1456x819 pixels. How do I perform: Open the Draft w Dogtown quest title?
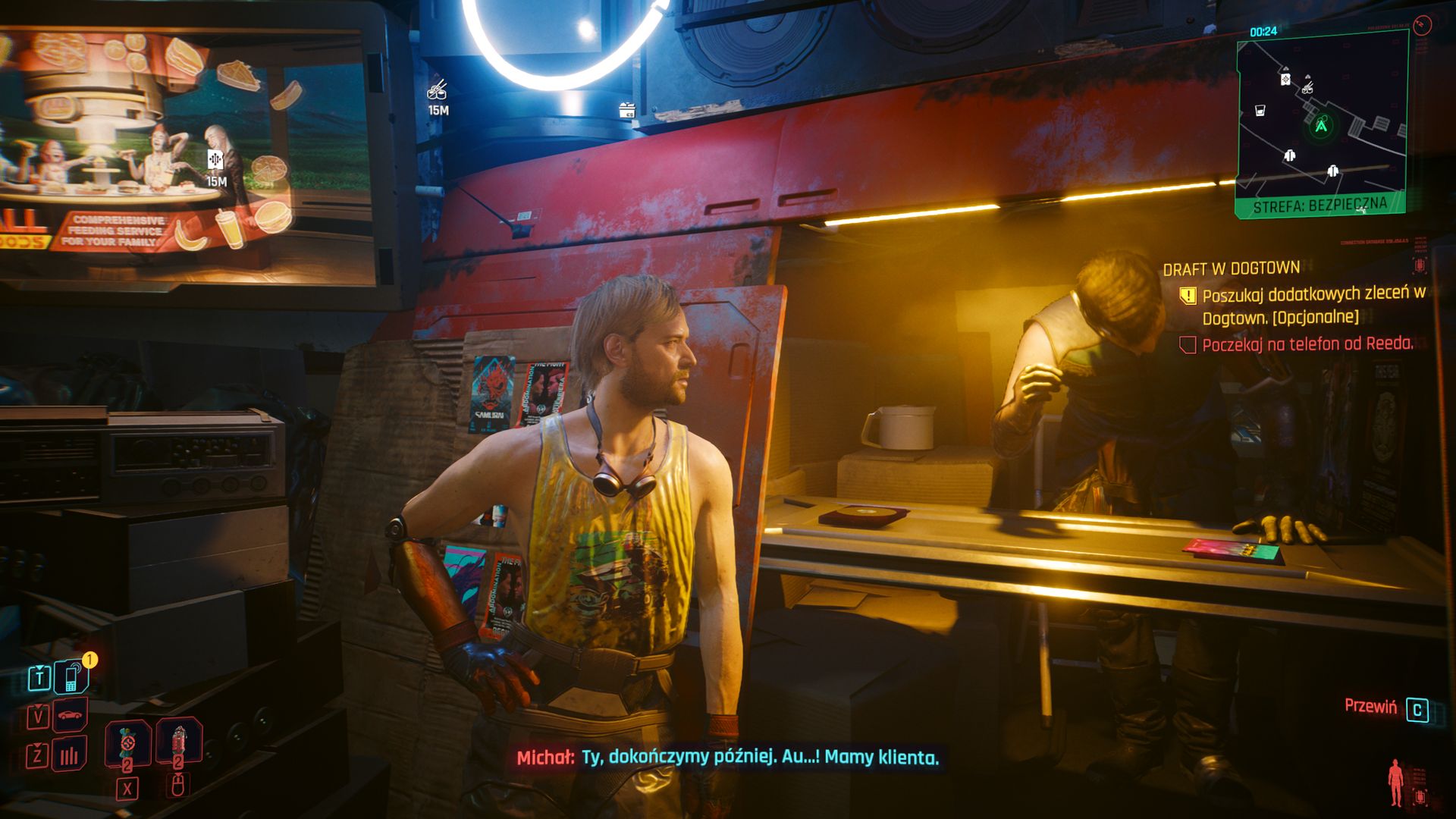tap(1232, 268)
